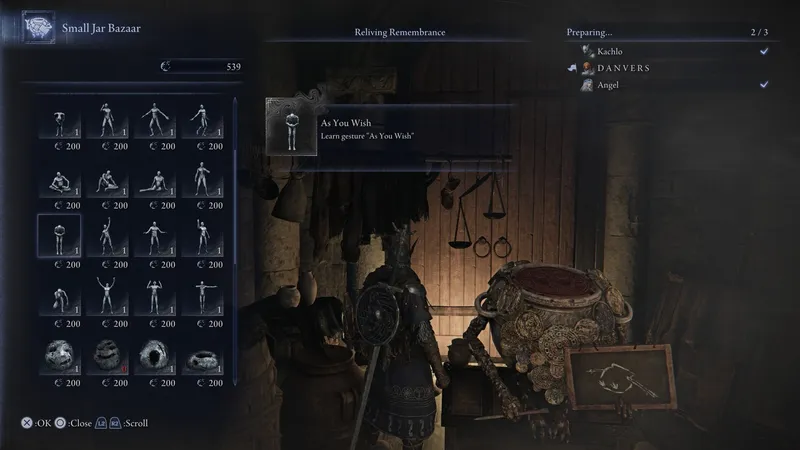
Task: Click the Small Jar Bazaar header icon
Action: click(39, 29)
